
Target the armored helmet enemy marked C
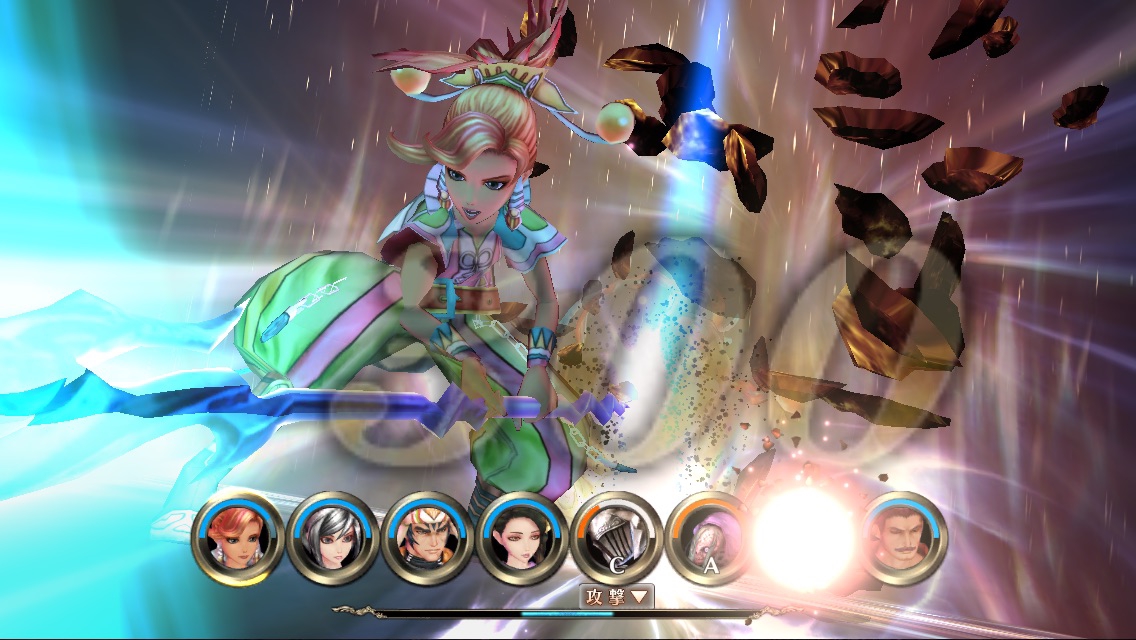(x=617, y=537)
